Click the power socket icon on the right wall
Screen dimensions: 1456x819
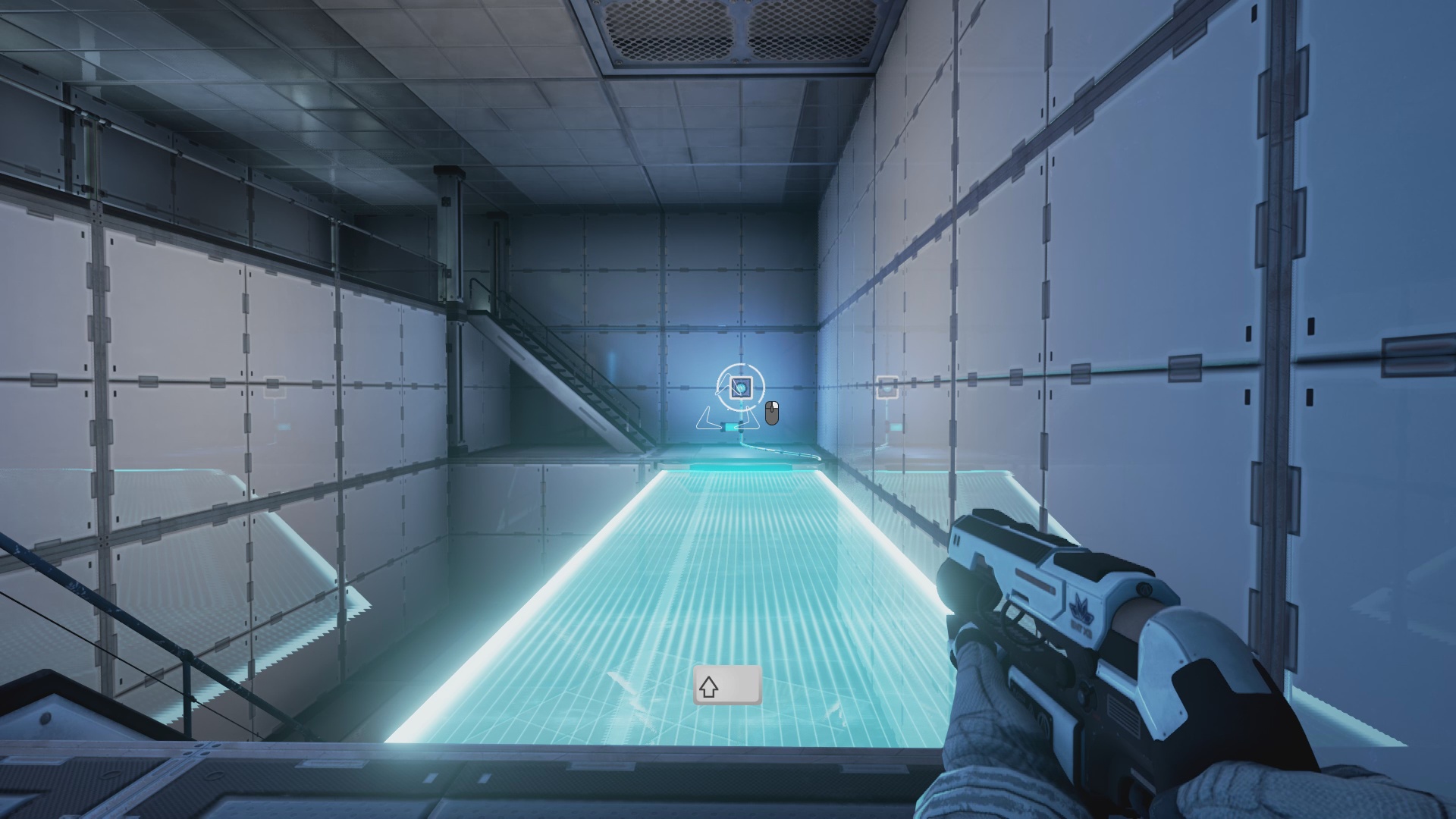[x=886, y=388]
